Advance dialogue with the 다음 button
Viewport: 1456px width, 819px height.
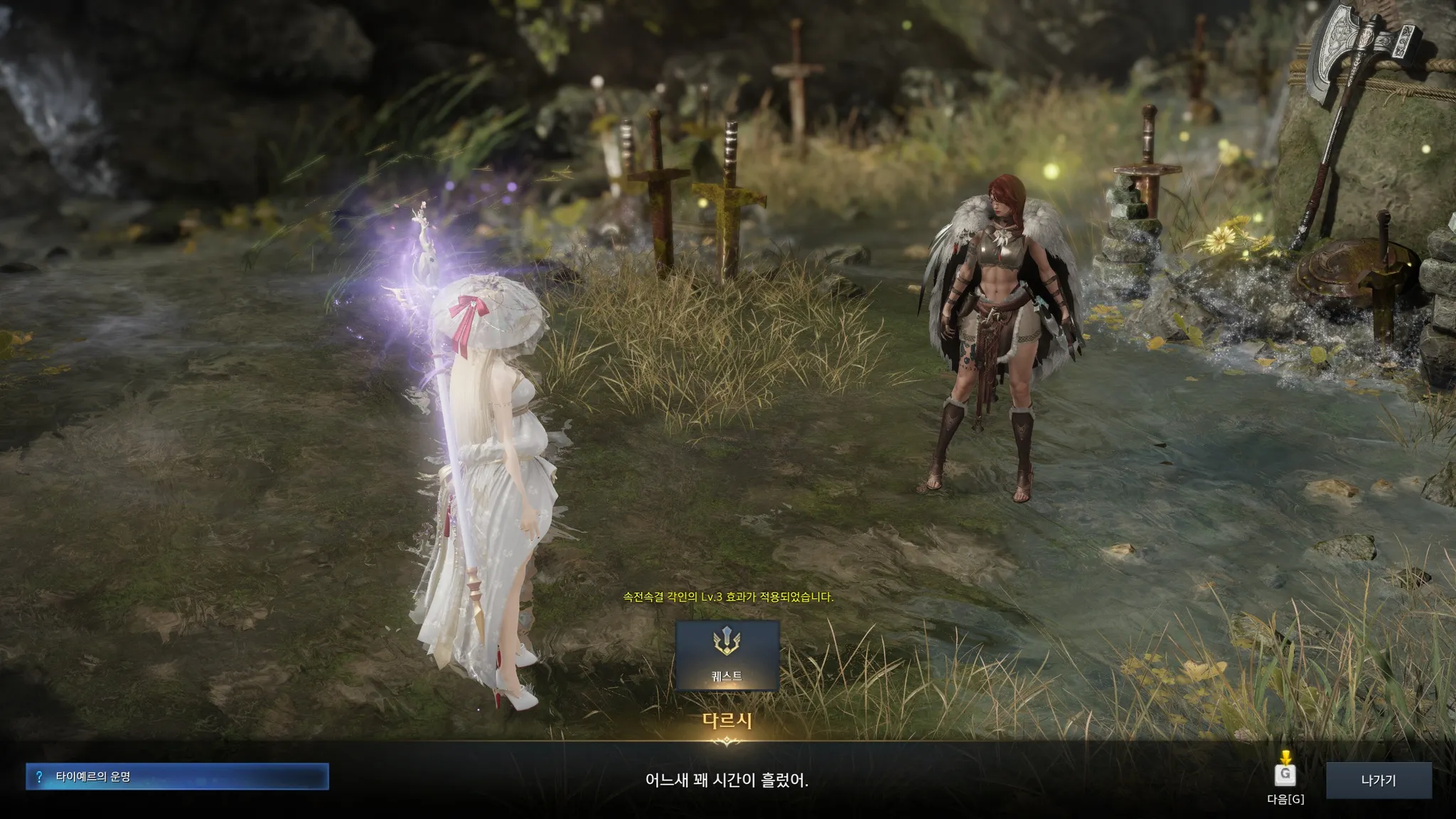(x=1285, y=775)
